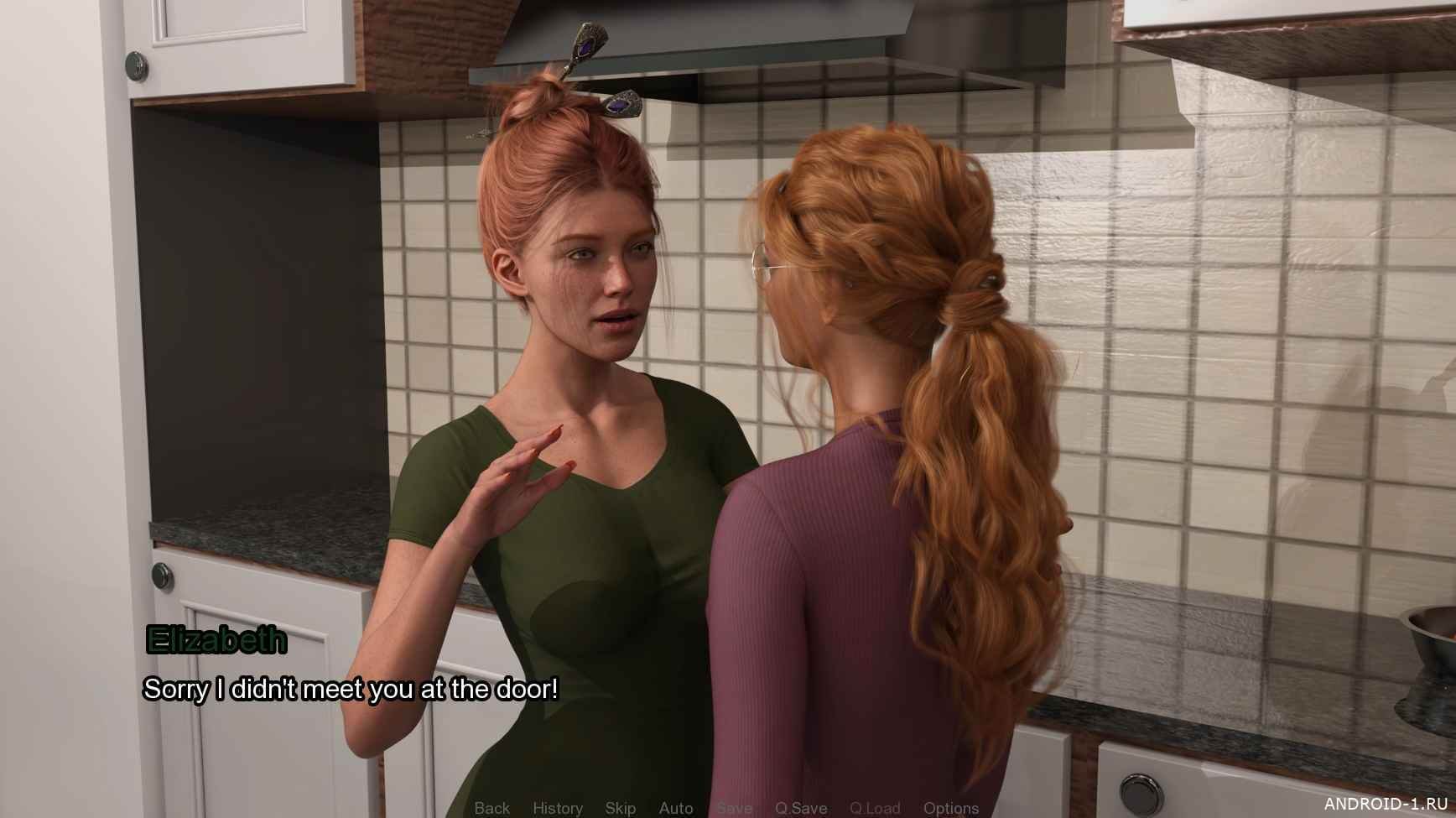
Task: Open the Options menu
Action: tap(951, 808)
